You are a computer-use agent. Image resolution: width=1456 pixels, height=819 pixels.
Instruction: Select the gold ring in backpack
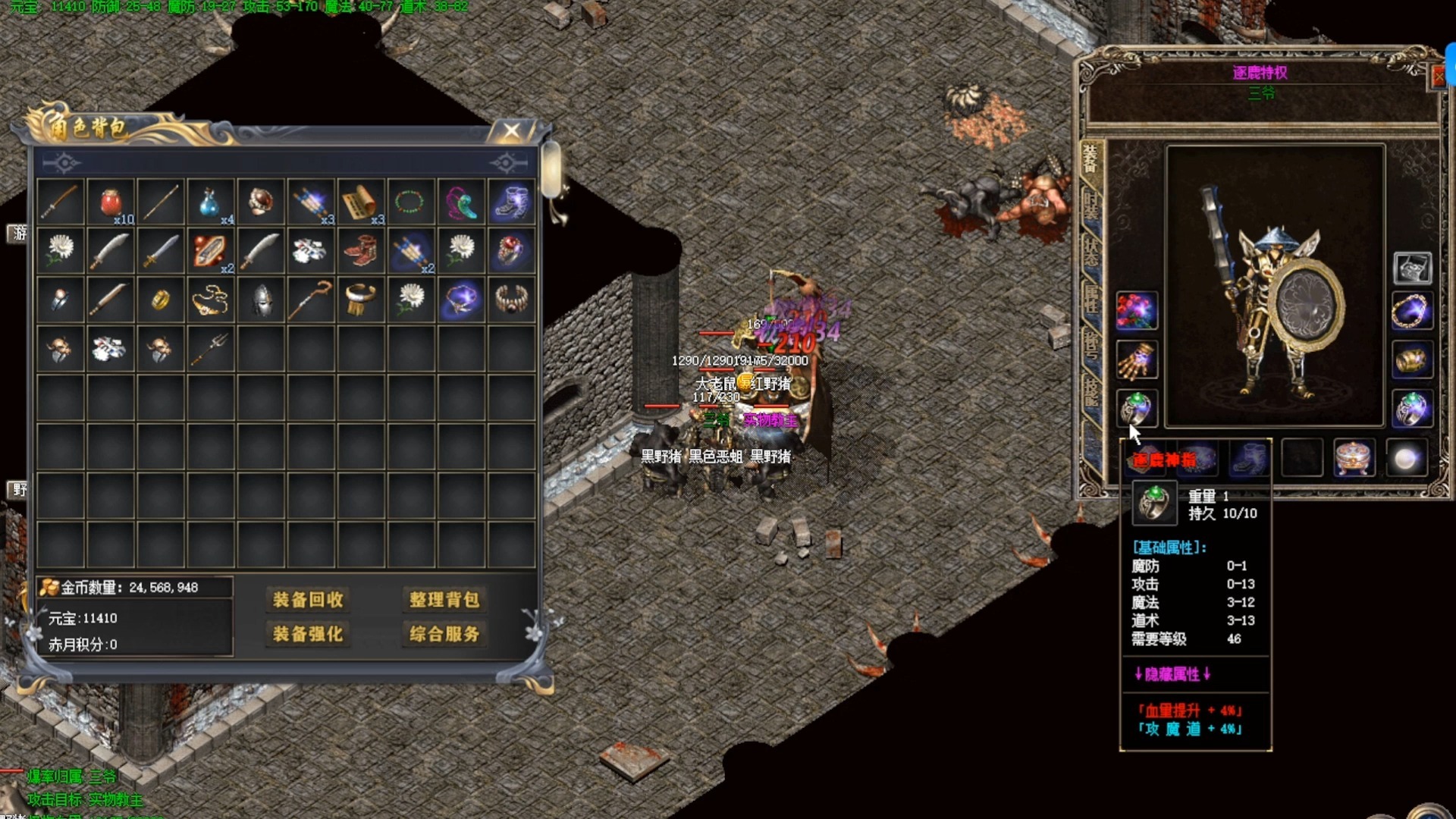160,300
